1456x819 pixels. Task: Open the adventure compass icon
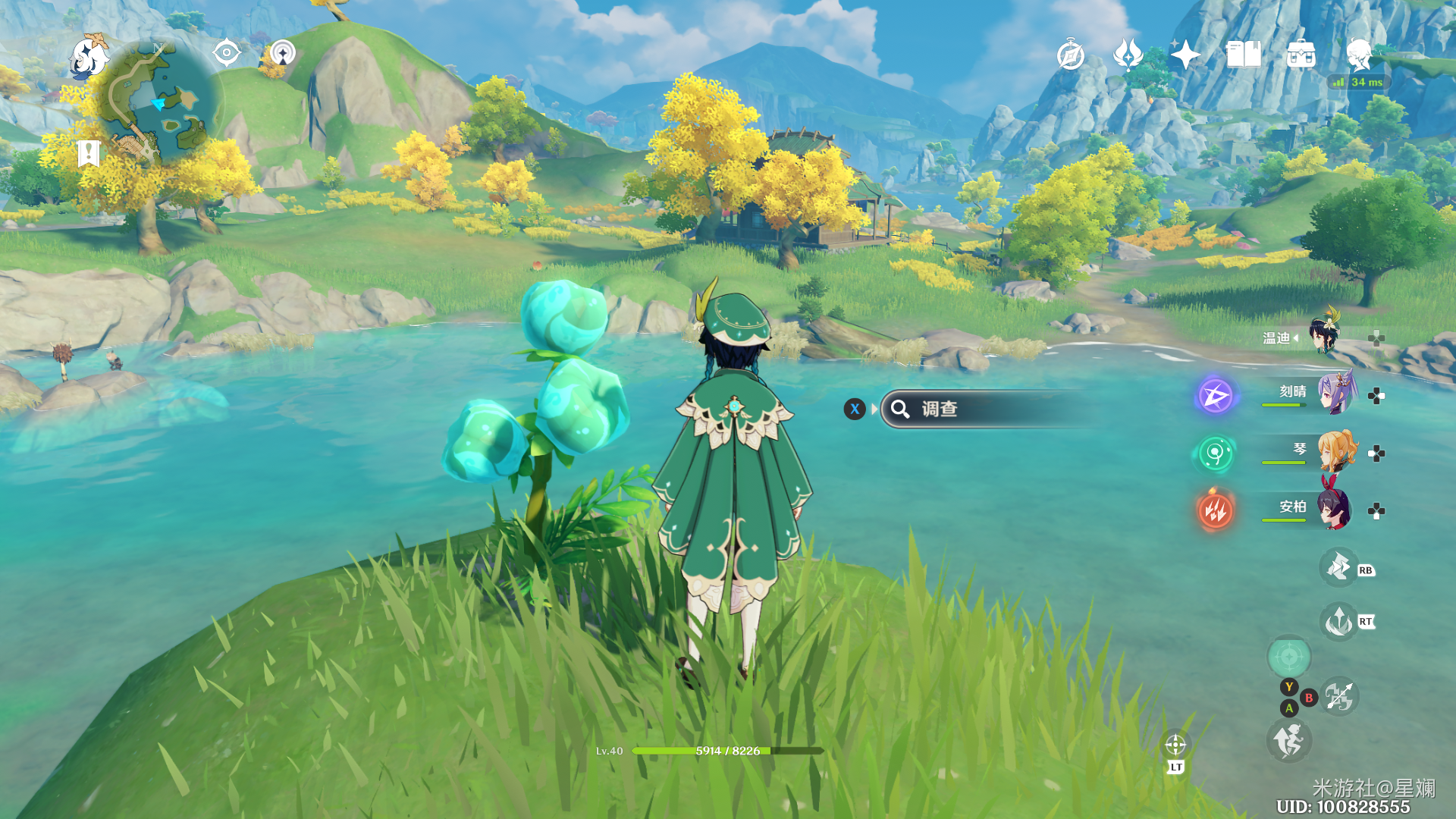pyautogui.click(x=1070, y=55)
